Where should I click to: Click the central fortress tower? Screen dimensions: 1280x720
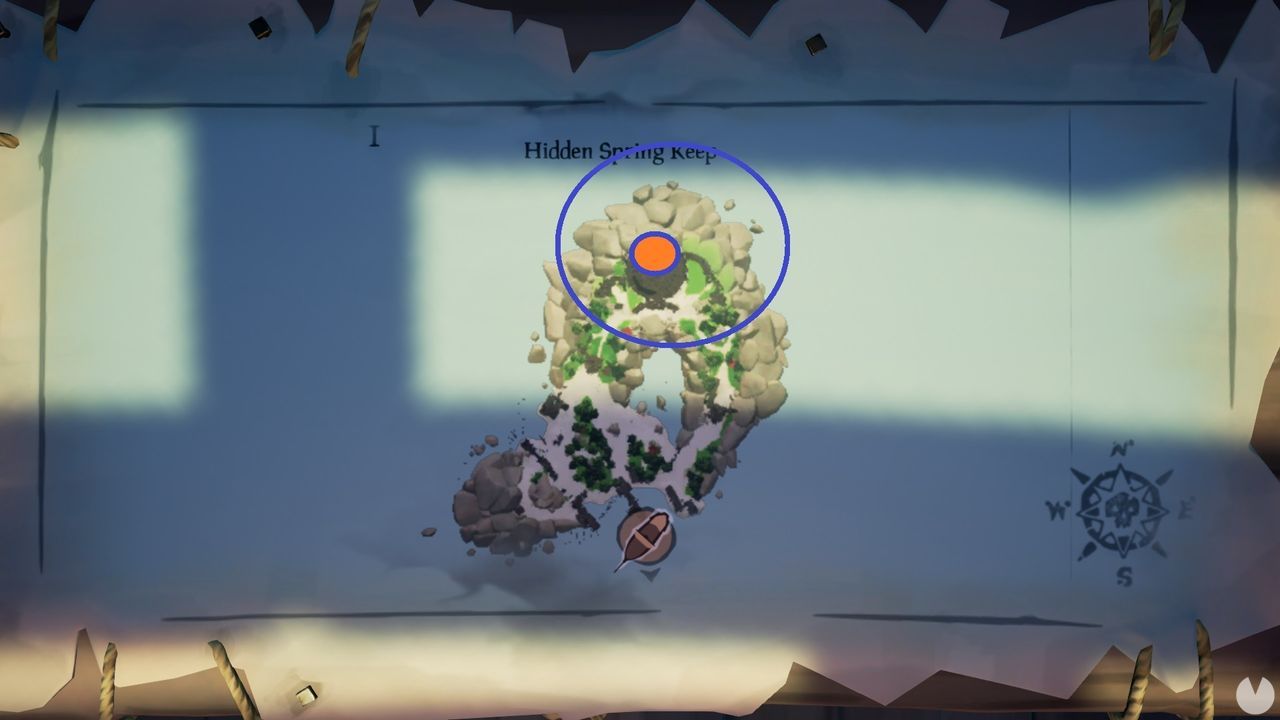coord(657,277)
